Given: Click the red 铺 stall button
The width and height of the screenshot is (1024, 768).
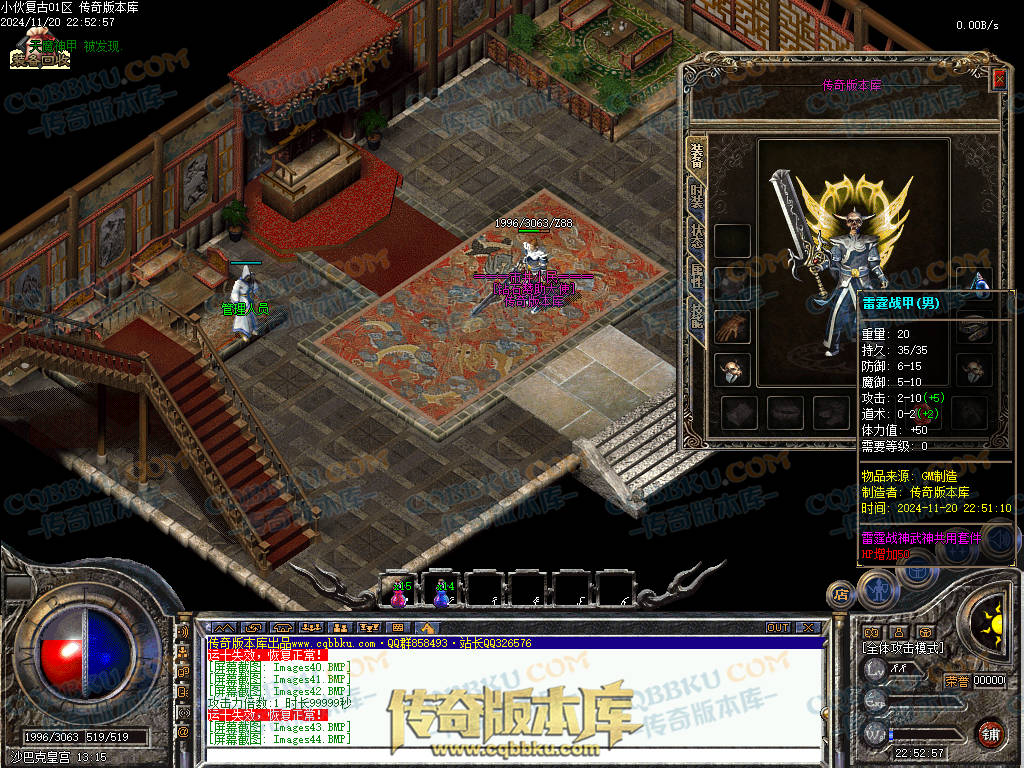Looking at the screenshot, I should click(990, 733).
